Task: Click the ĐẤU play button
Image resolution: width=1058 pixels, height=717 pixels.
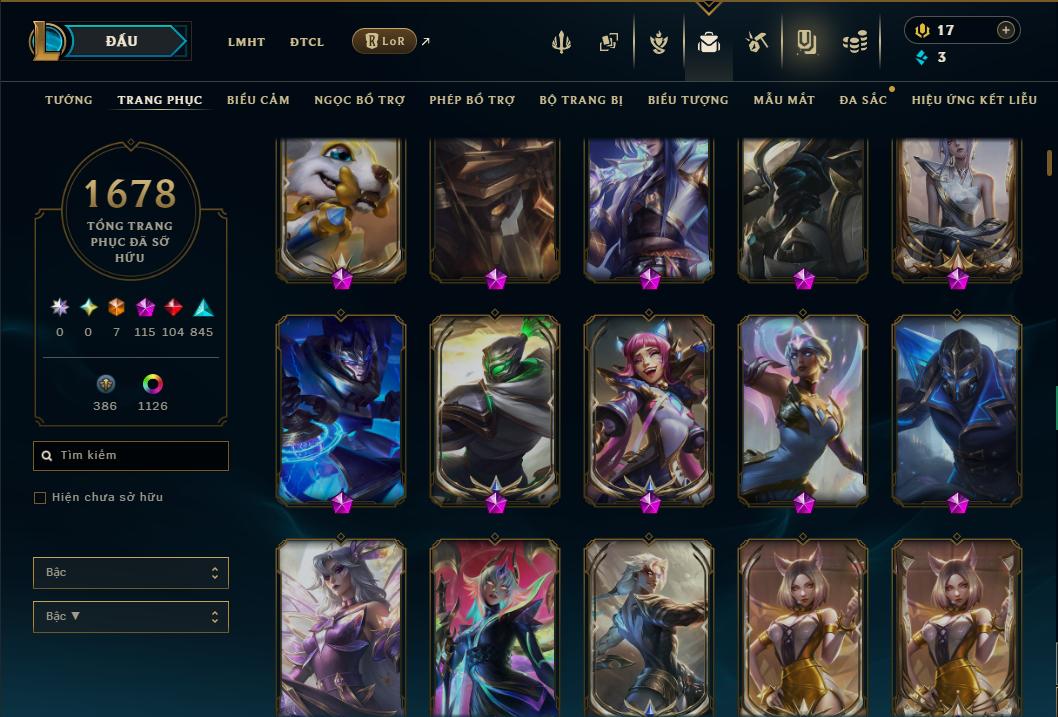Action: pyautogui.click(x=122, y=41)
